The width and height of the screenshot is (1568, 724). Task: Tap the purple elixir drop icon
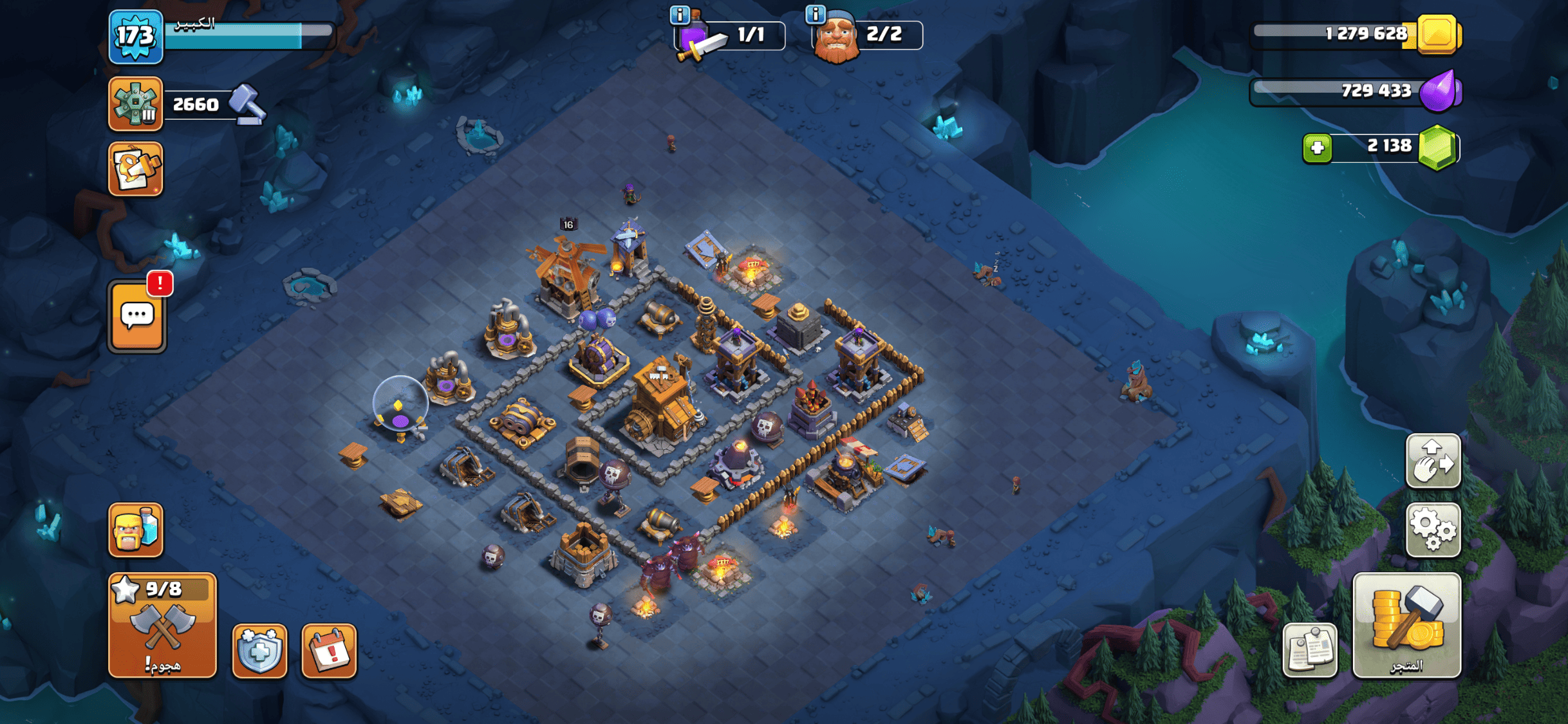[1441, 91]
